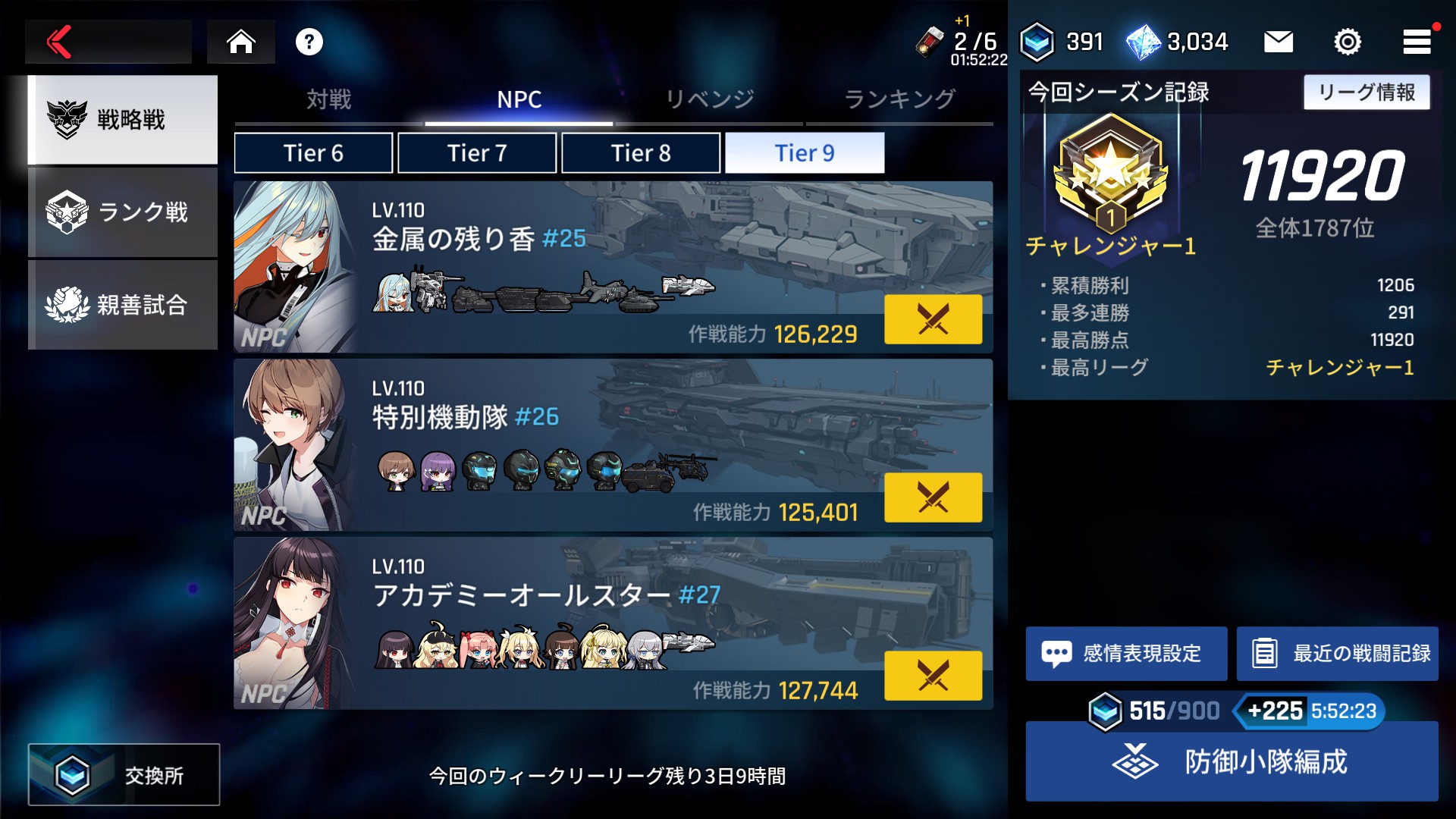Viewport: 1456px width, 819px height.
Task: Open the help question mark
Action: [309, 42]
